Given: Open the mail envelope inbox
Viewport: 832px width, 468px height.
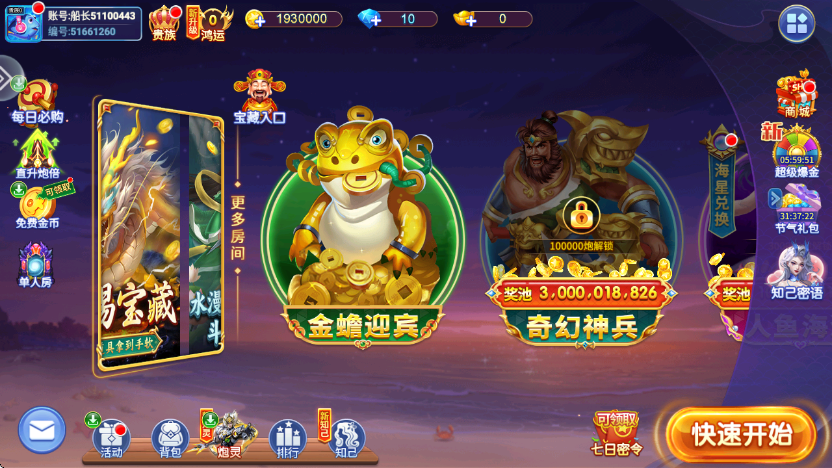Looking at the screenshot, I should pyautogui.click(x=42, y=430).
